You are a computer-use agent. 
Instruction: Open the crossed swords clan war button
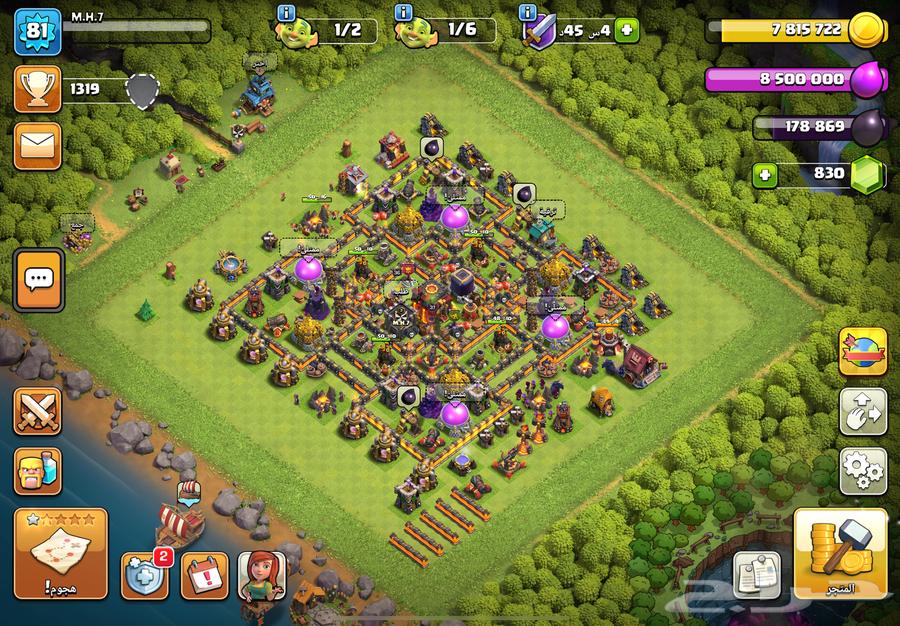38,411
